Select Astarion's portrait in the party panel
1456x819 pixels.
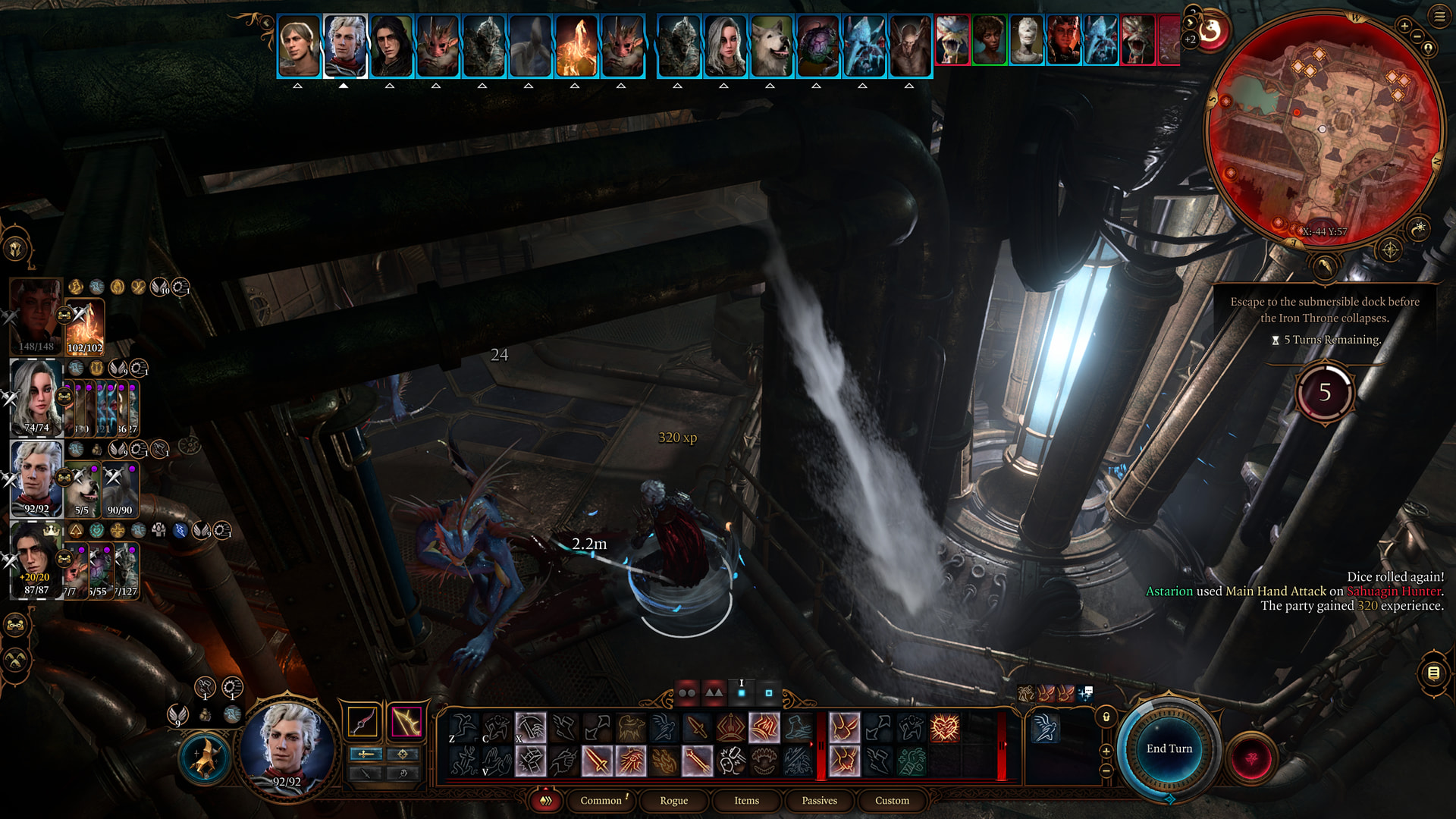pos(36,479)
